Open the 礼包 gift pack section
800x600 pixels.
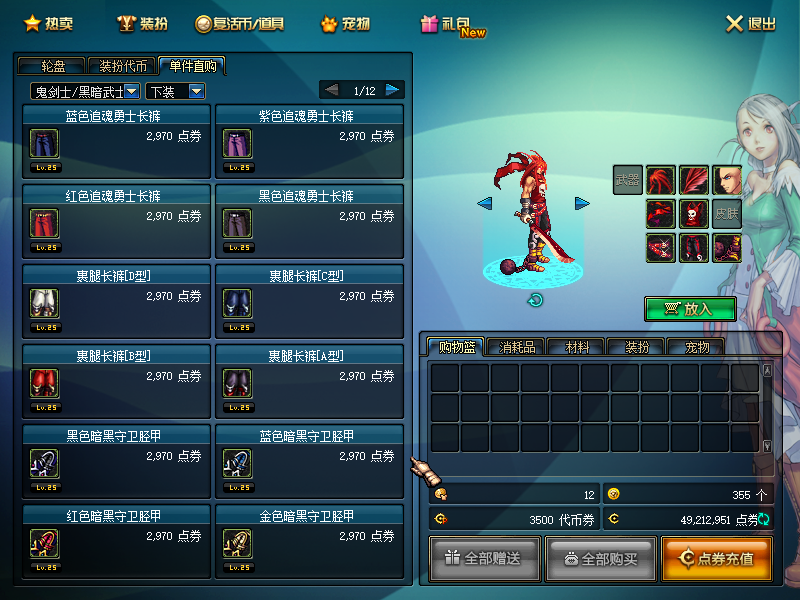pos(452,24)
